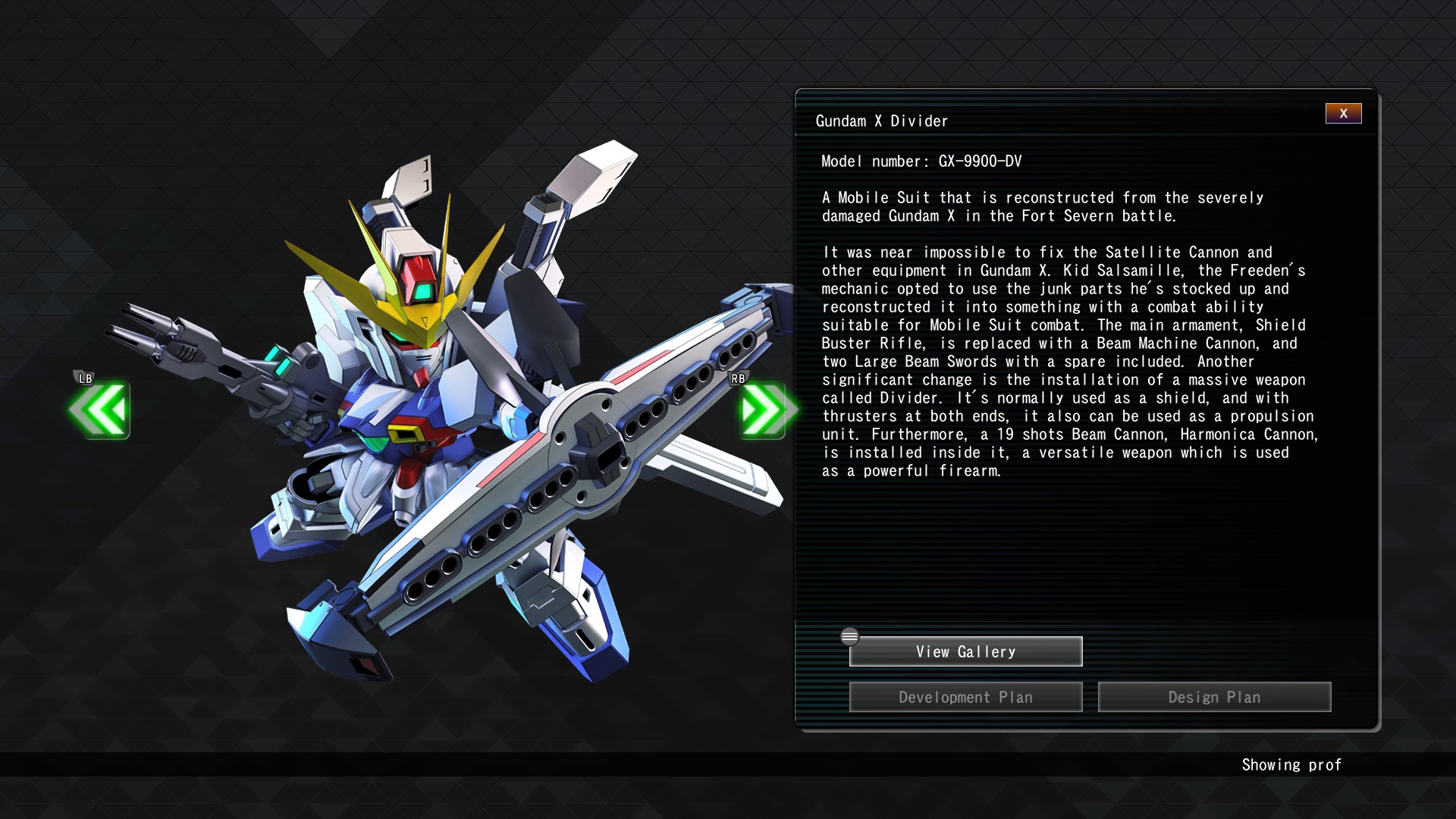The width and height of the screenshot is (1456, 819).
Task: Show next unit with right green arrow
Action: tap(764, 410)
